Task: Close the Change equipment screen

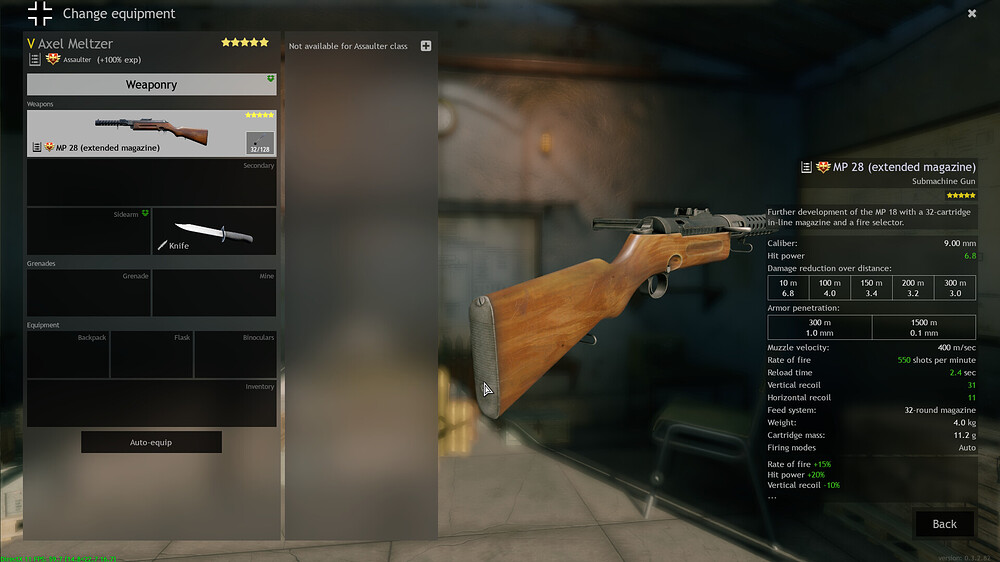Action: coord(971,14)
